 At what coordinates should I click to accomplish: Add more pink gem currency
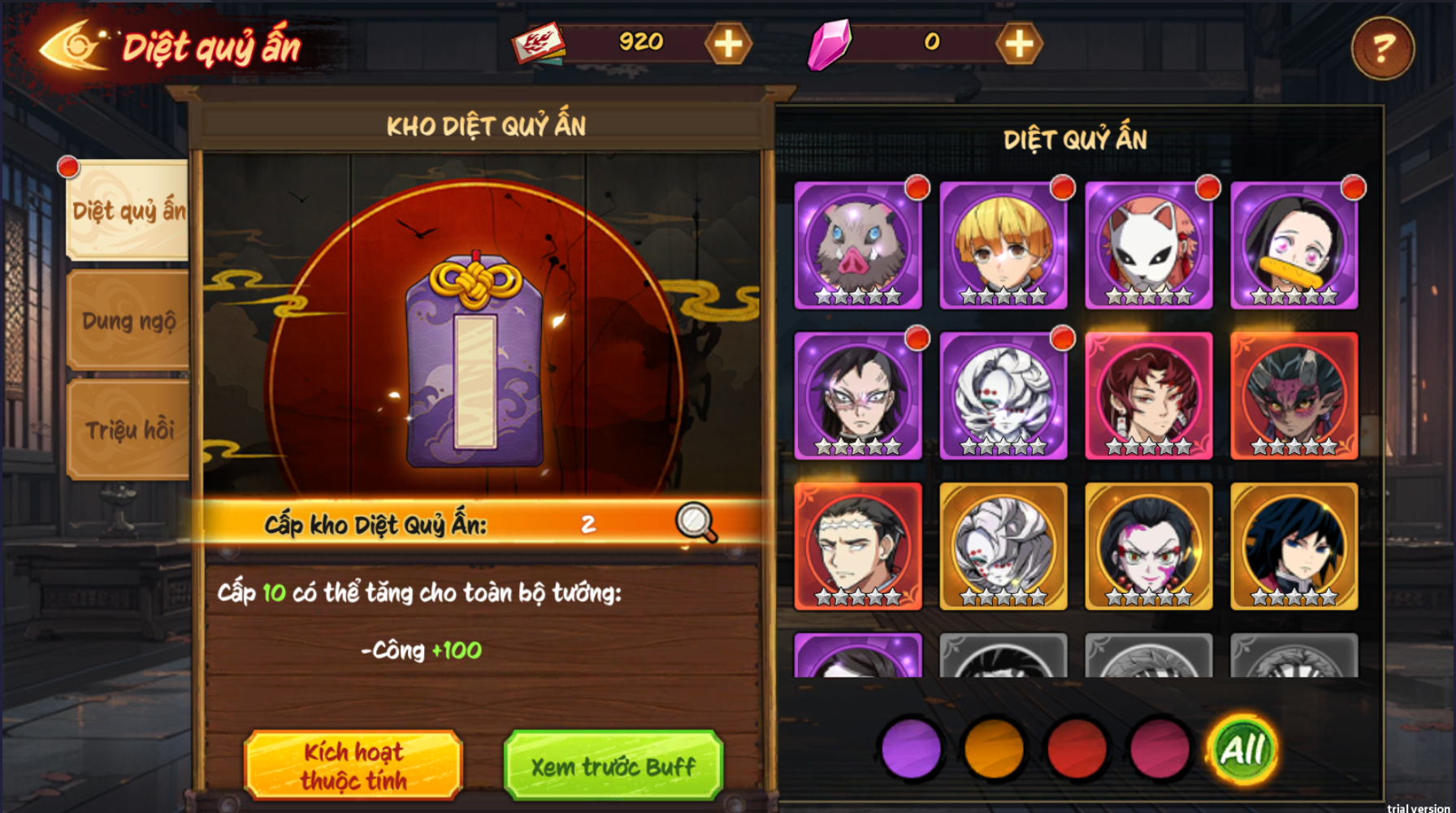click(1019, 44)
